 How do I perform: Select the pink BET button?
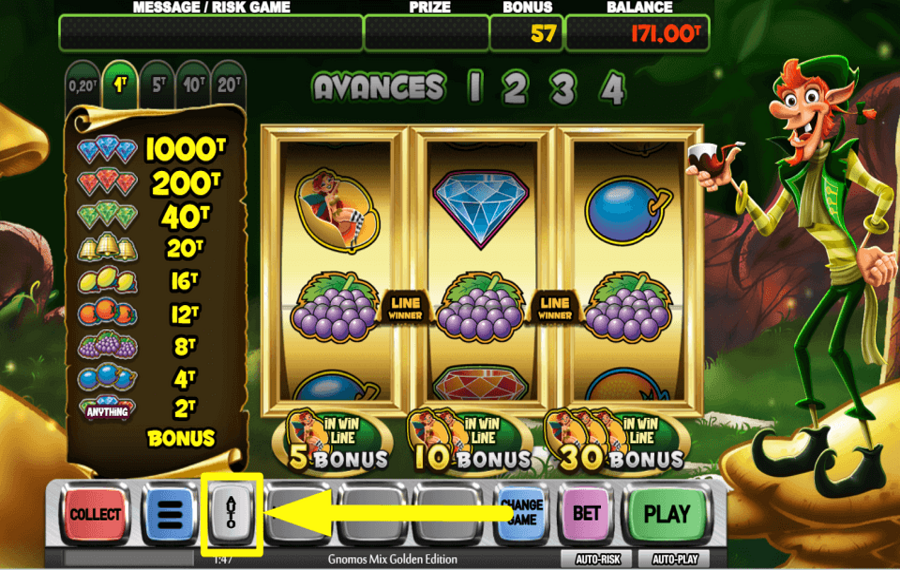(x=585, y=515)
